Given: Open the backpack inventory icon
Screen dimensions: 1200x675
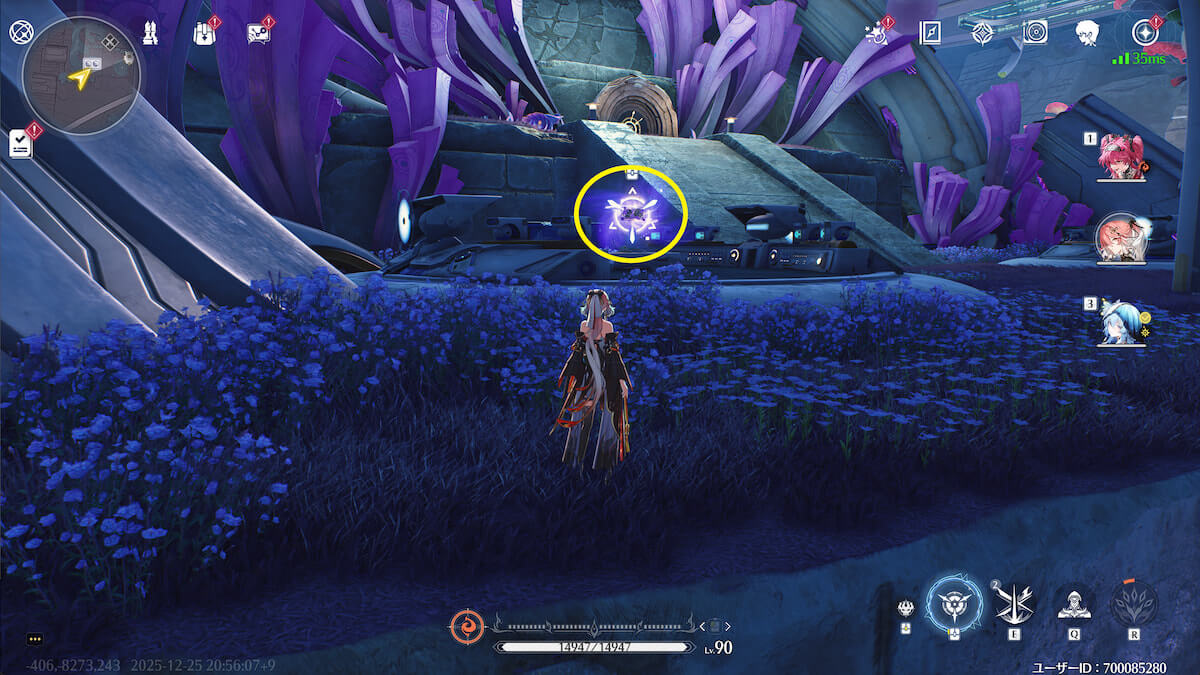Looking at the screenshot, I should coord(204,33).
